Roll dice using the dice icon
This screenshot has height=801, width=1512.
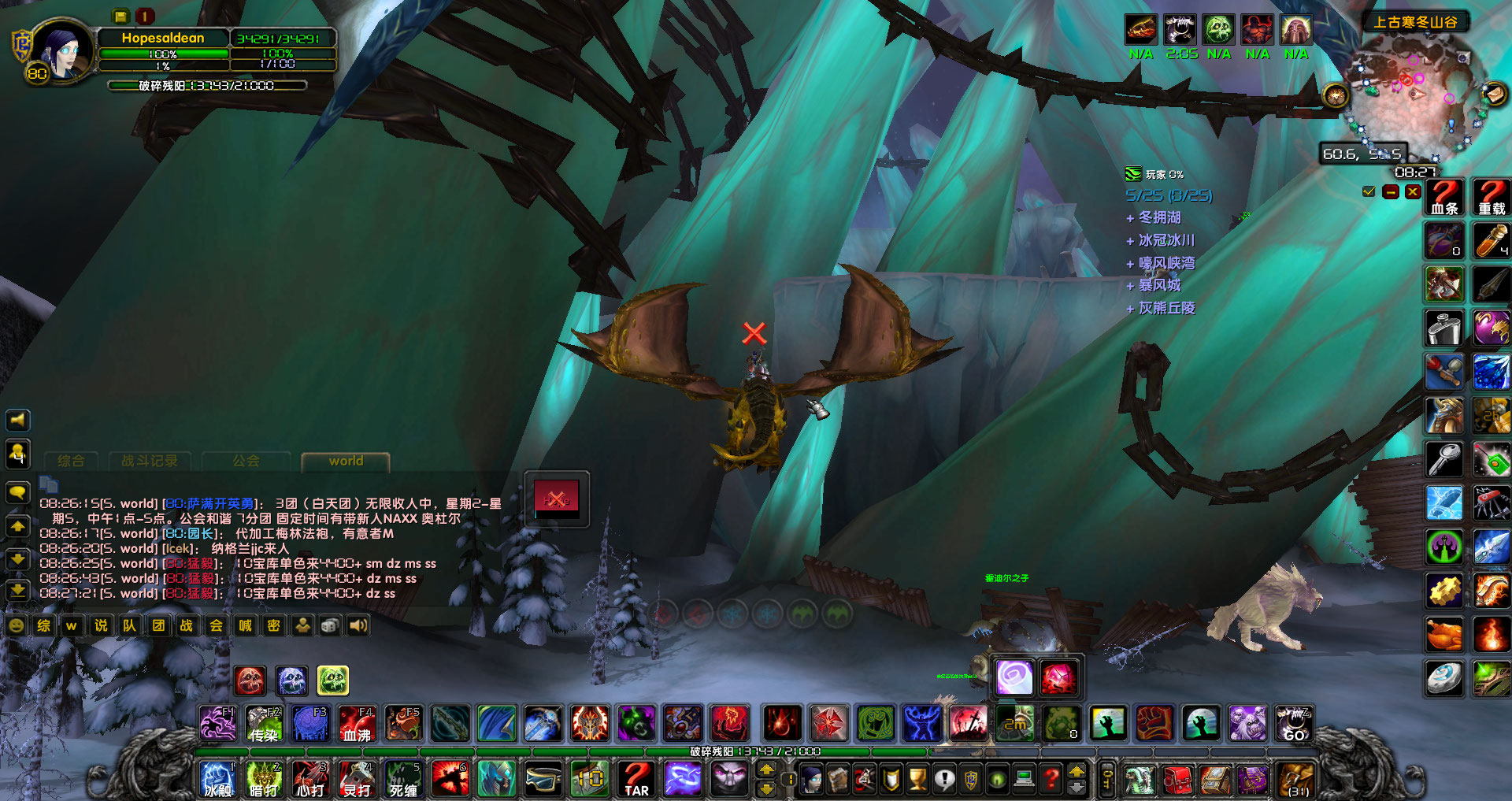pos(330,625)
